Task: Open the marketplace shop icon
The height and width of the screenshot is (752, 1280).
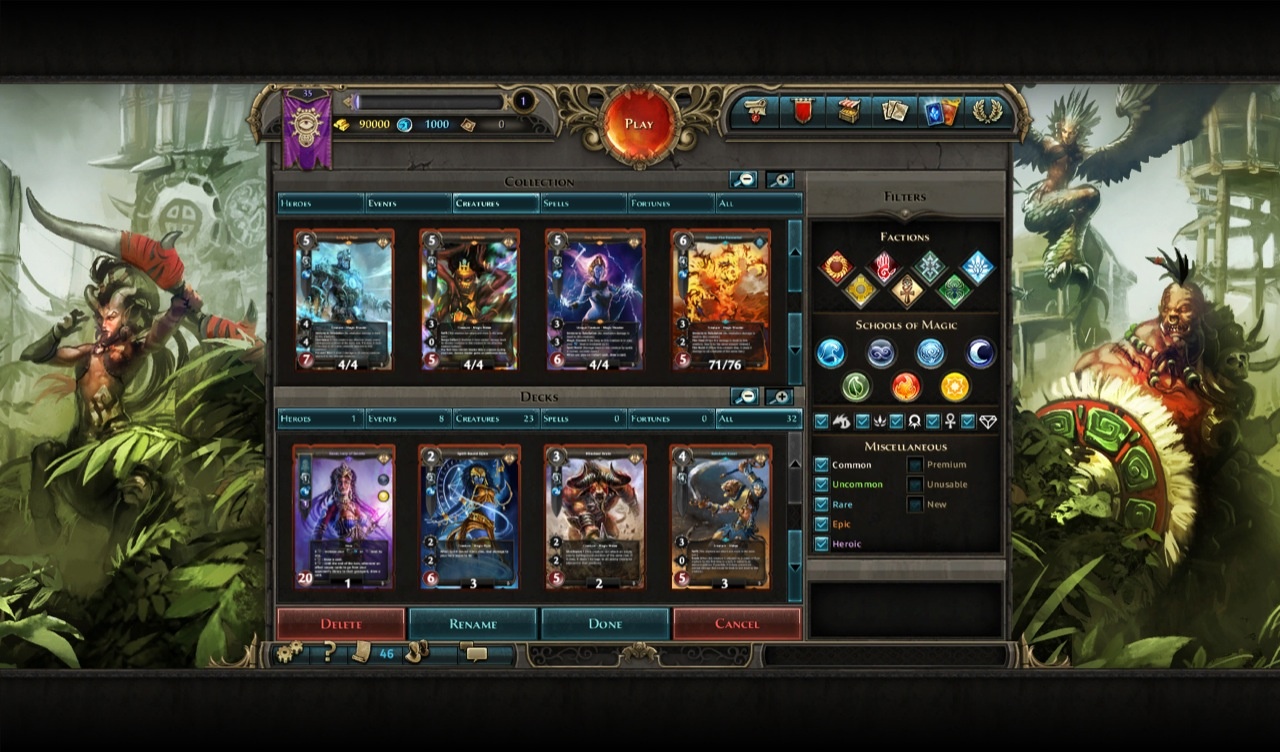Action: 849,113
